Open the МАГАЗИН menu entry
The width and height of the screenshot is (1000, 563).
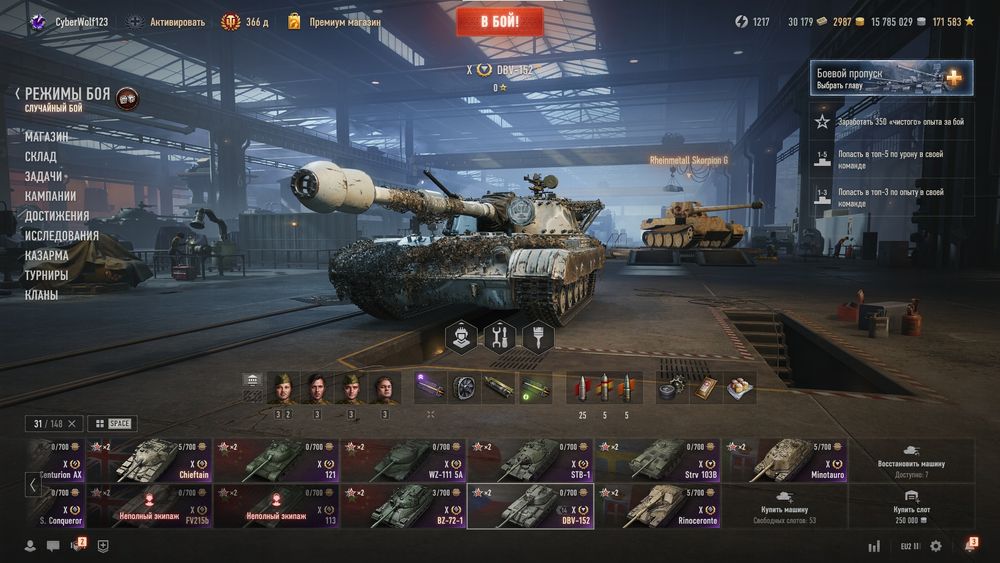pos(47,137)
